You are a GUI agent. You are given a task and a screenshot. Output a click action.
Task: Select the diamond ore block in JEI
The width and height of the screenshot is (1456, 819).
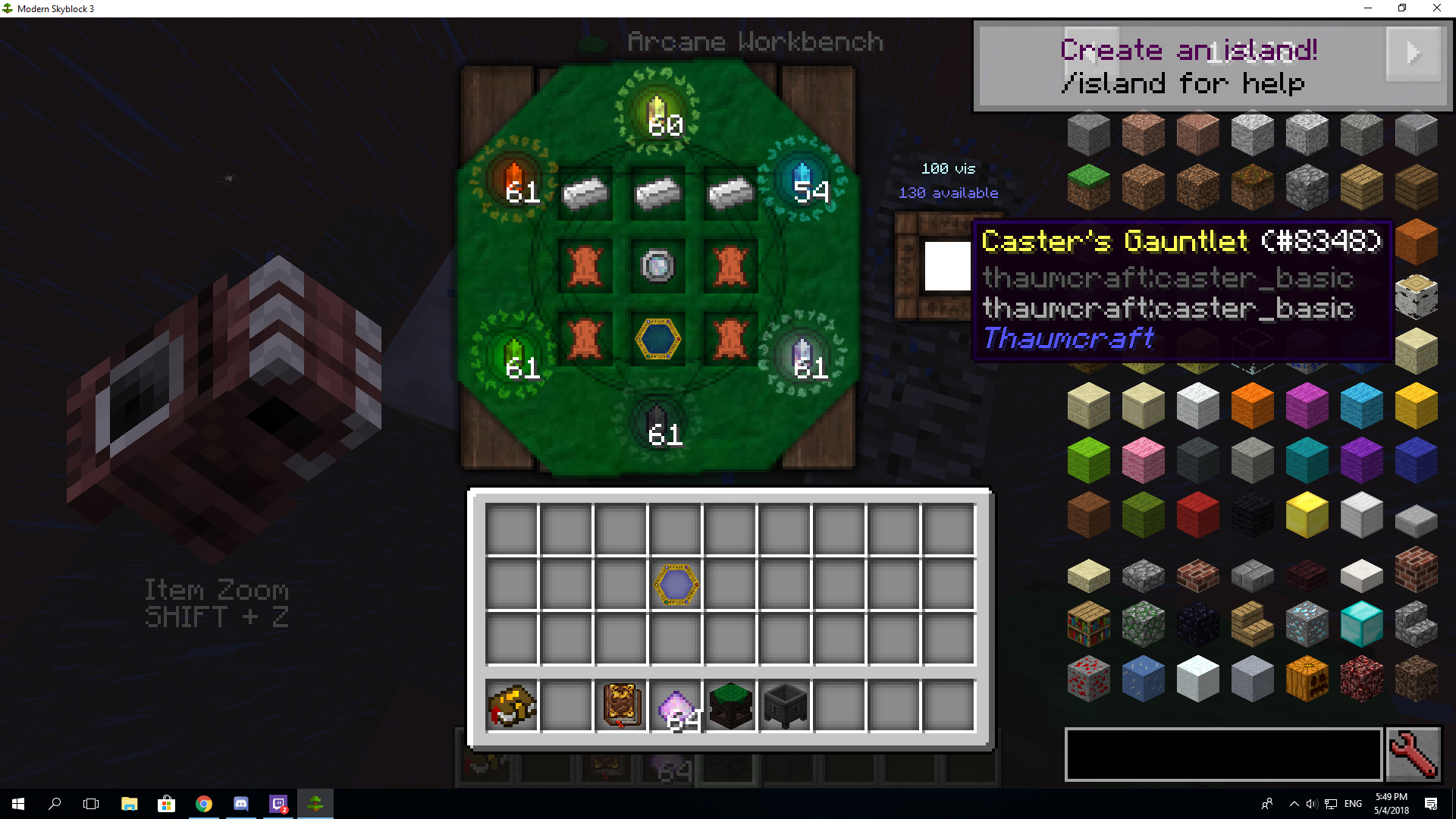1307,623
